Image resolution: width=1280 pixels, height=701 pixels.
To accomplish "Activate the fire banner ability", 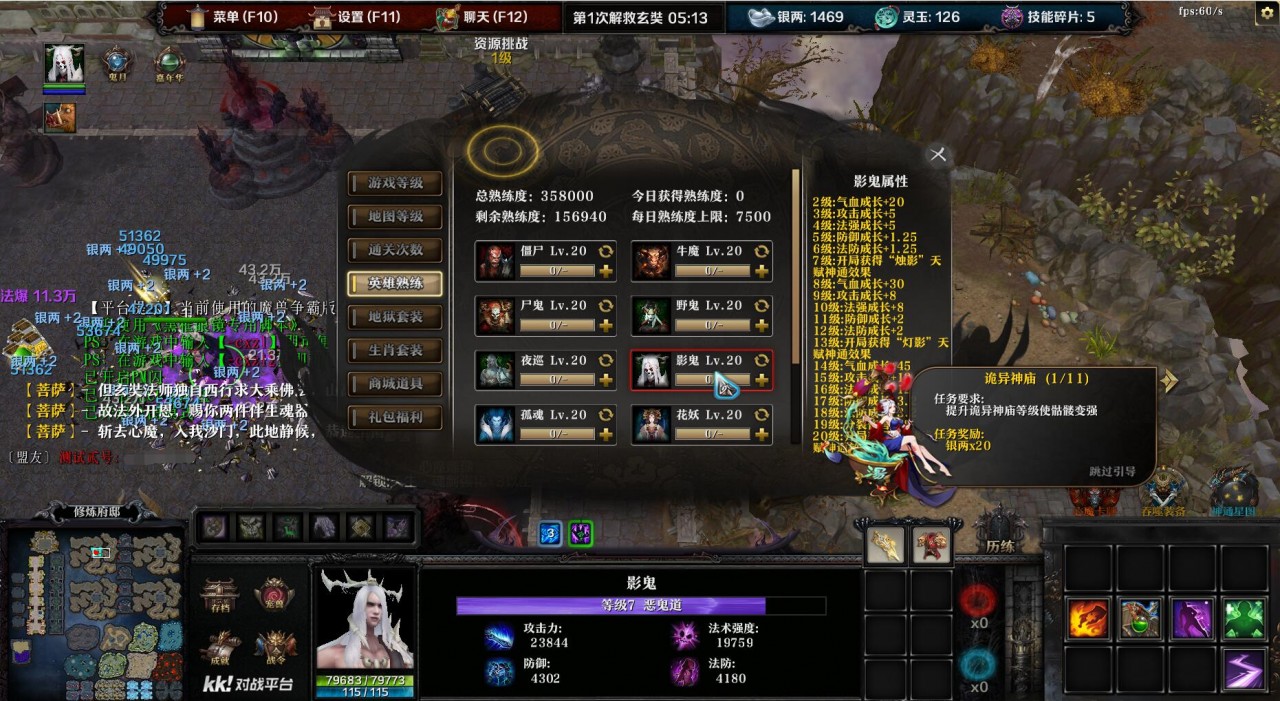I will [1087, 619].
